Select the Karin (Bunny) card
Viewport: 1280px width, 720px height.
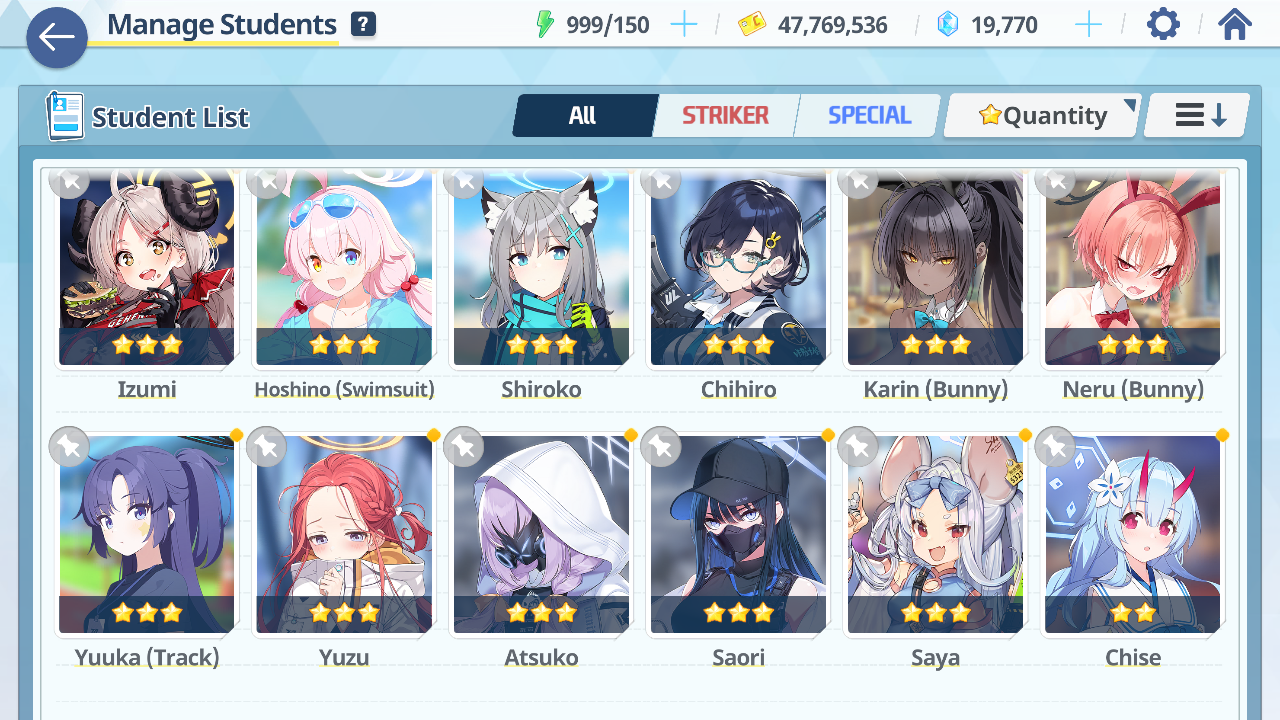[935, 270]
